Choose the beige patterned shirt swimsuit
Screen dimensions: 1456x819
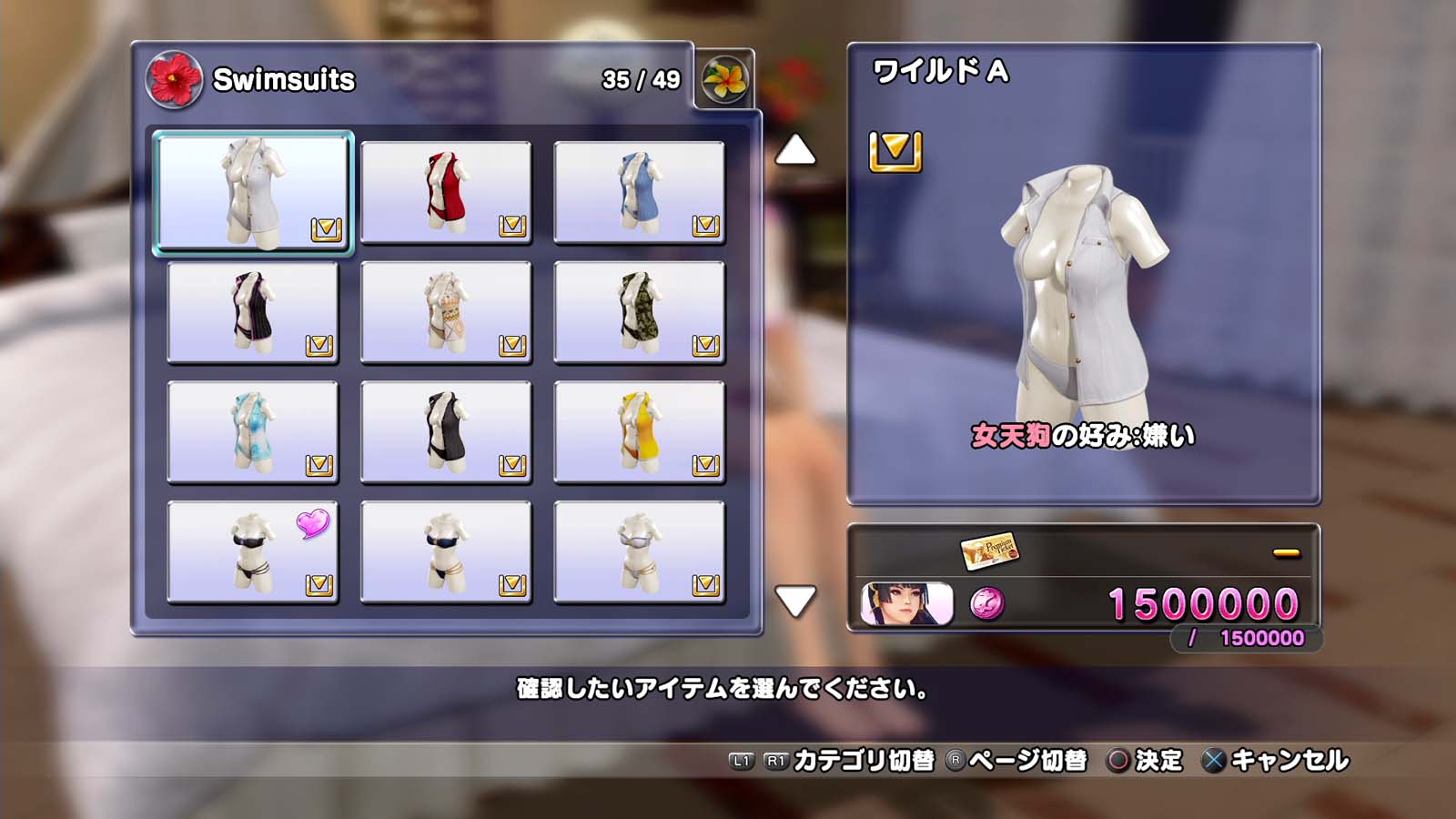446,312
